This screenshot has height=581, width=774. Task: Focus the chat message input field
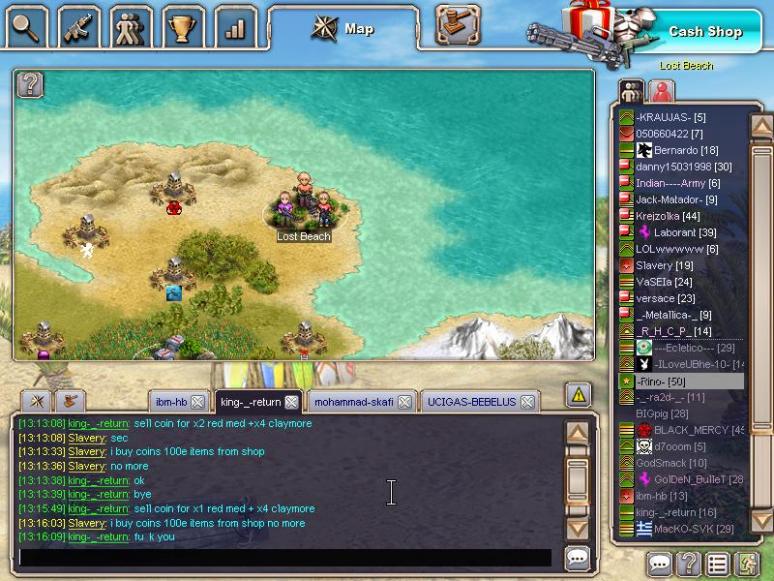tap(285, 557)
